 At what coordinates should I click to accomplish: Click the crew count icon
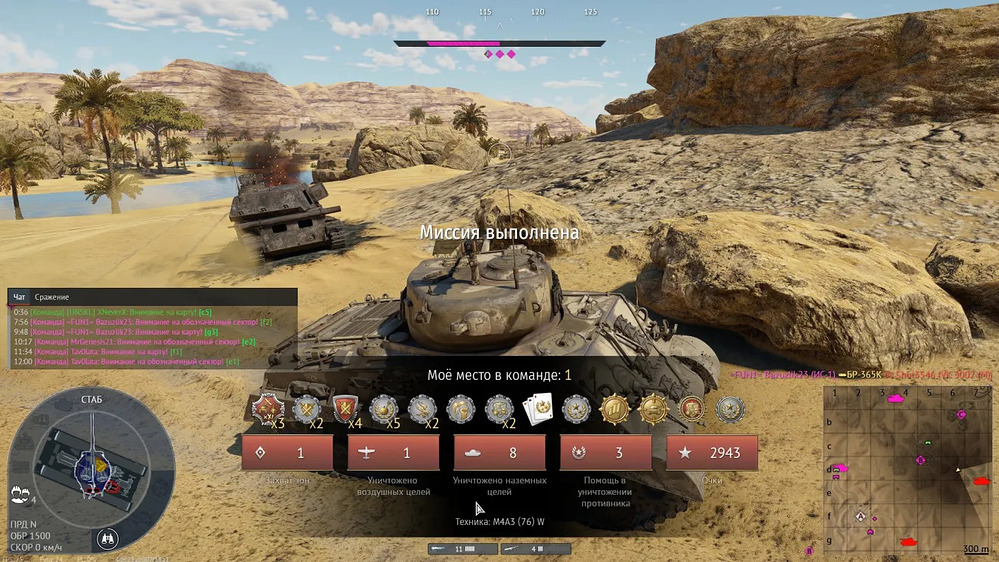pos(20,492)
